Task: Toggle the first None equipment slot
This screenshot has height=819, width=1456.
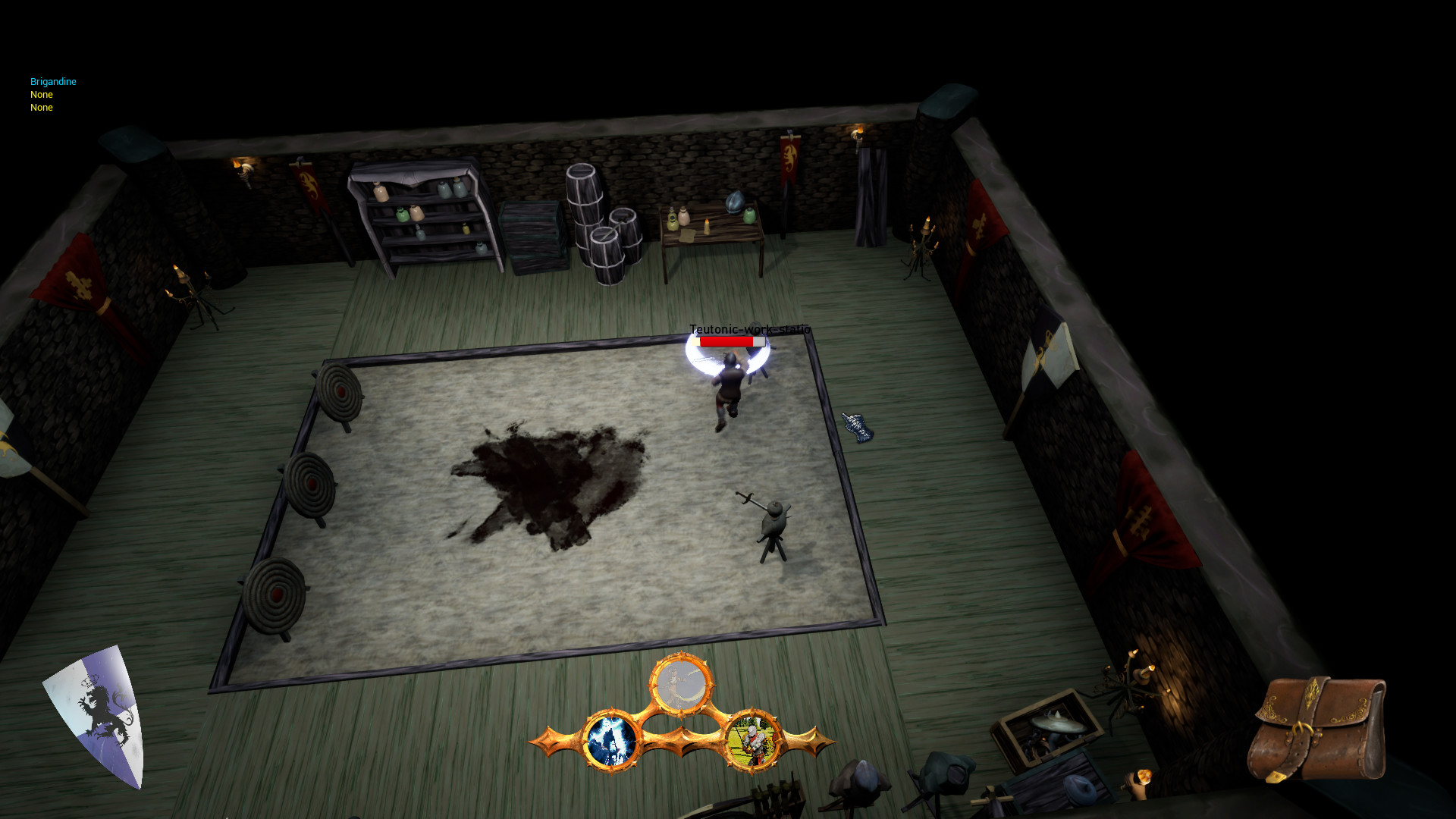Action: (41, 94)
